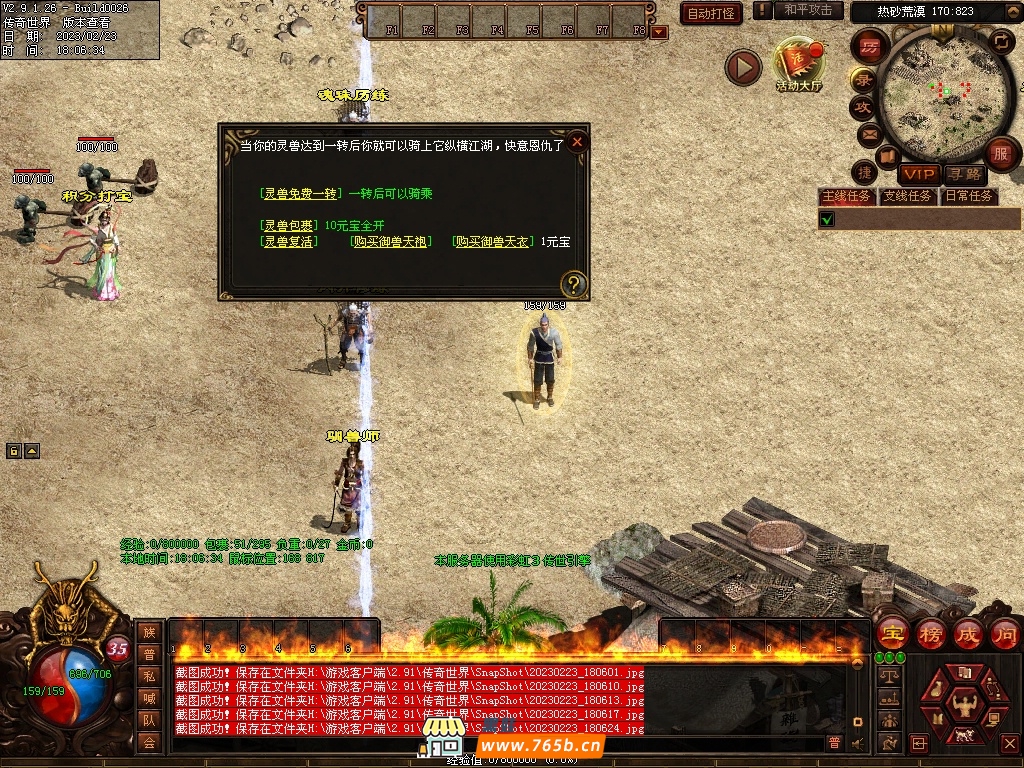Screen dimensions: 1024x768
Task: Open the mail envelope icon
Action: tap(870, 134)
